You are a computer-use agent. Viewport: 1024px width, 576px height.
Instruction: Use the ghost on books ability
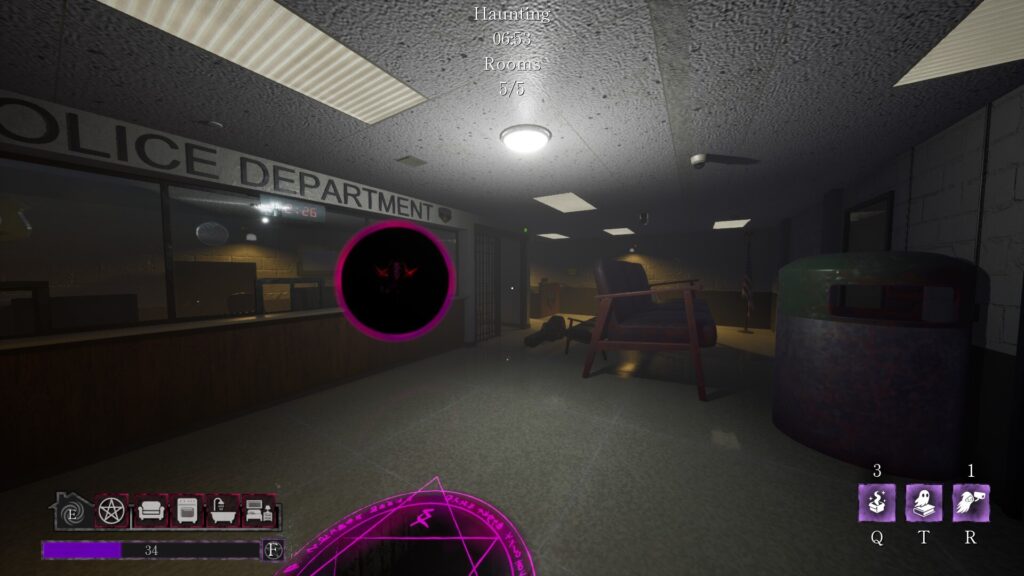coord(924,502)
